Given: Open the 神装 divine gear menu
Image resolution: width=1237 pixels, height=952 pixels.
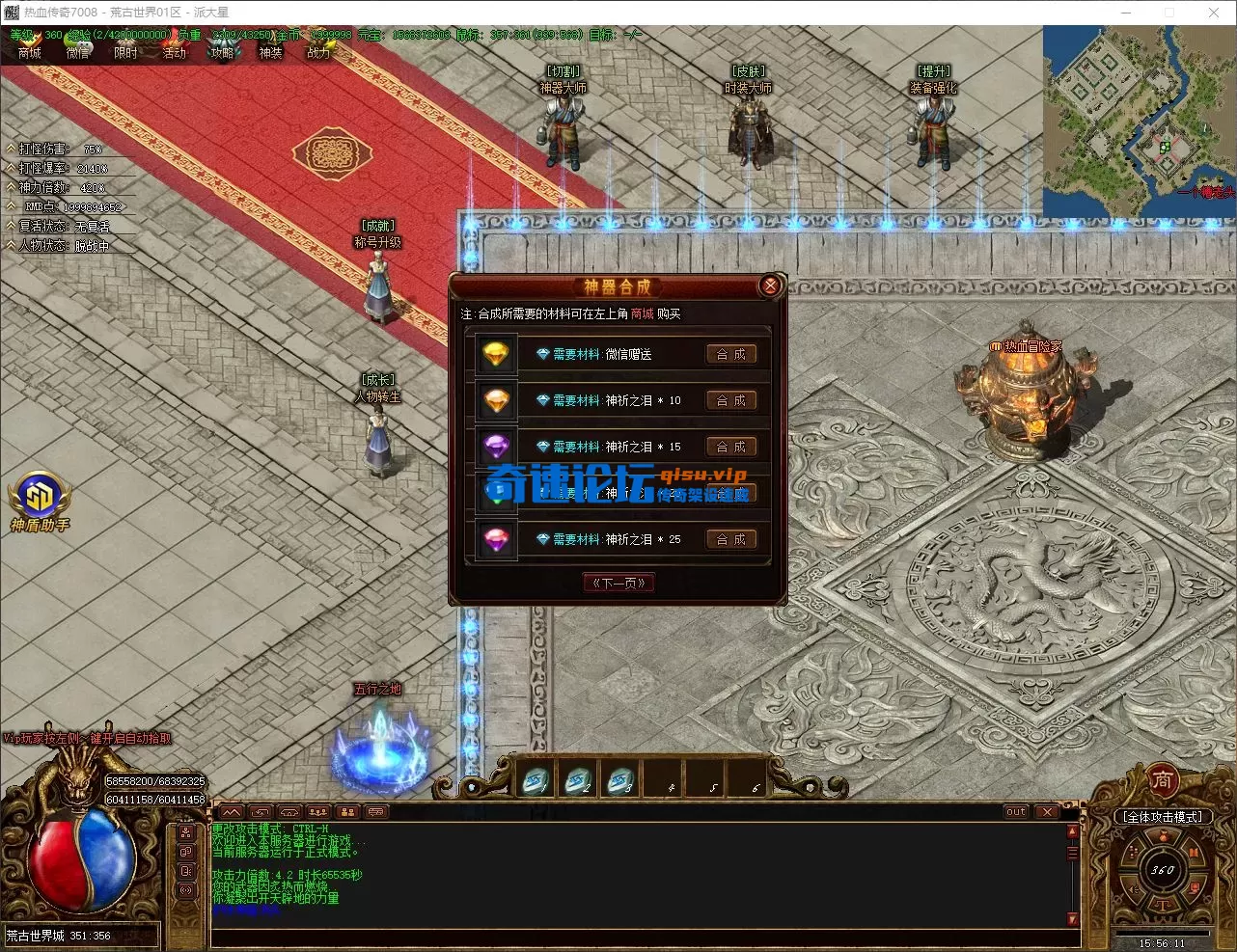Looking at the screenshot, I should tap(271, 53).
